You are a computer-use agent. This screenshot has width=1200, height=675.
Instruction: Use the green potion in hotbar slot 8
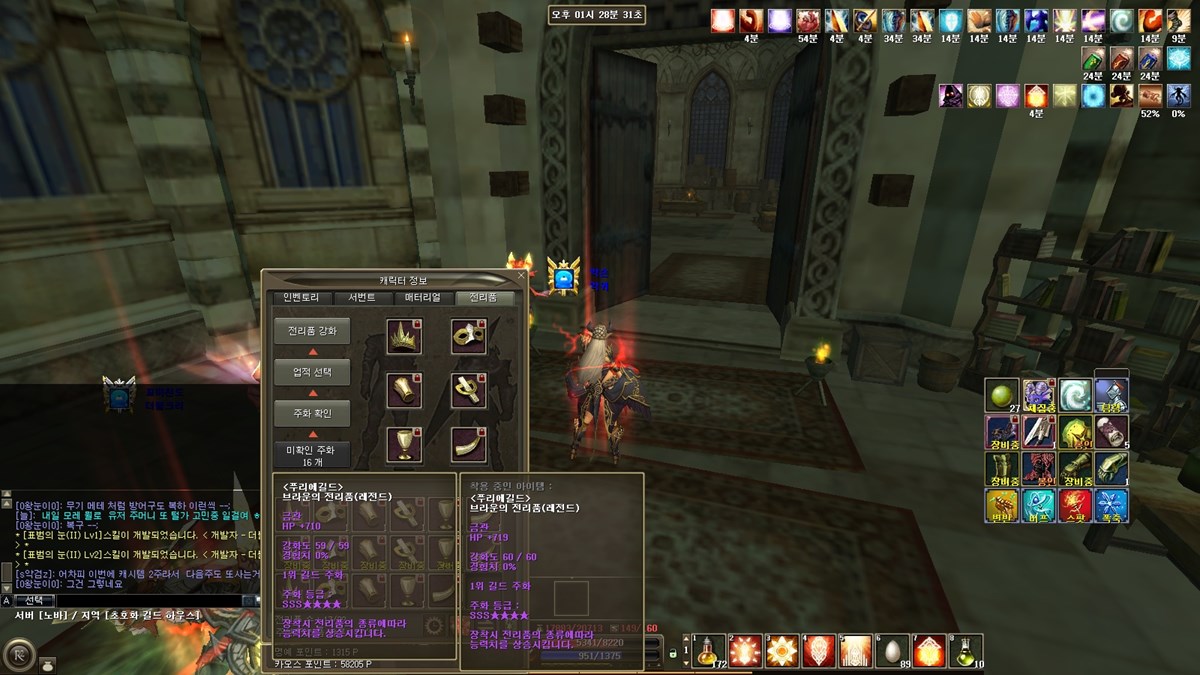[967, 651]
